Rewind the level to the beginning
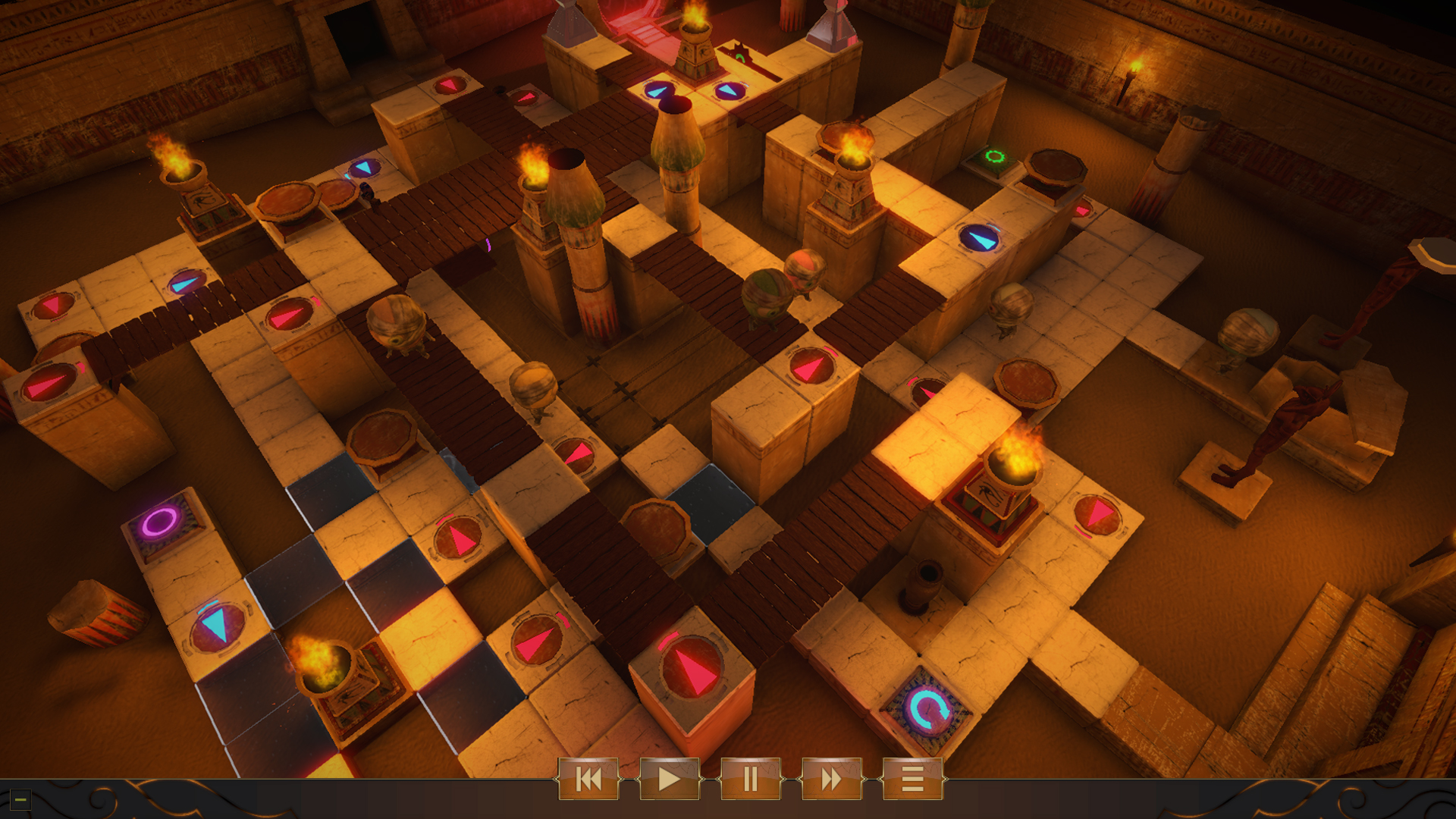The height and width of the screenshot is (819, 1456). click(590, 779)
